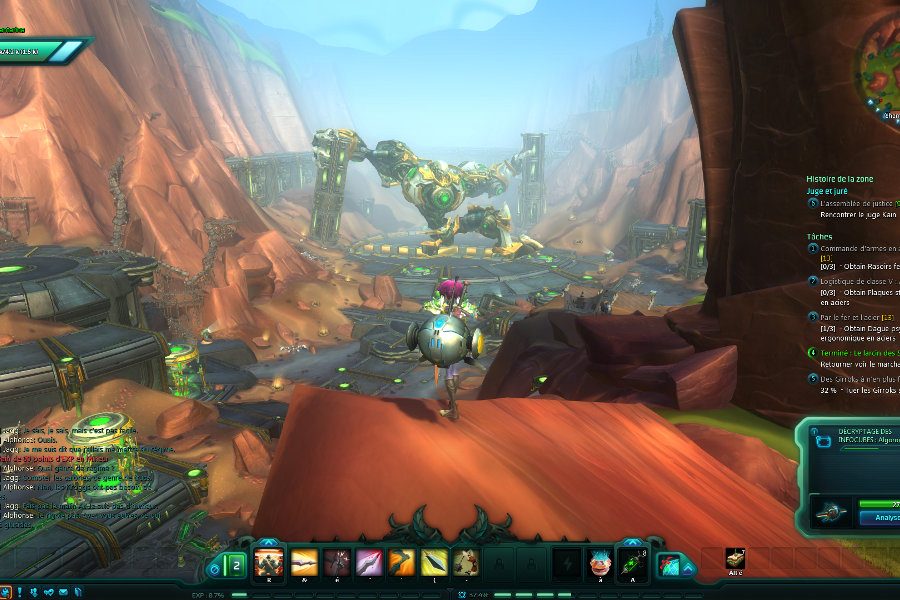Open the mail envelope icon in bottom menu
Image resolution: width=900 pixels, height=600 pixels.
pyautogui.click(x=63, y=592)
